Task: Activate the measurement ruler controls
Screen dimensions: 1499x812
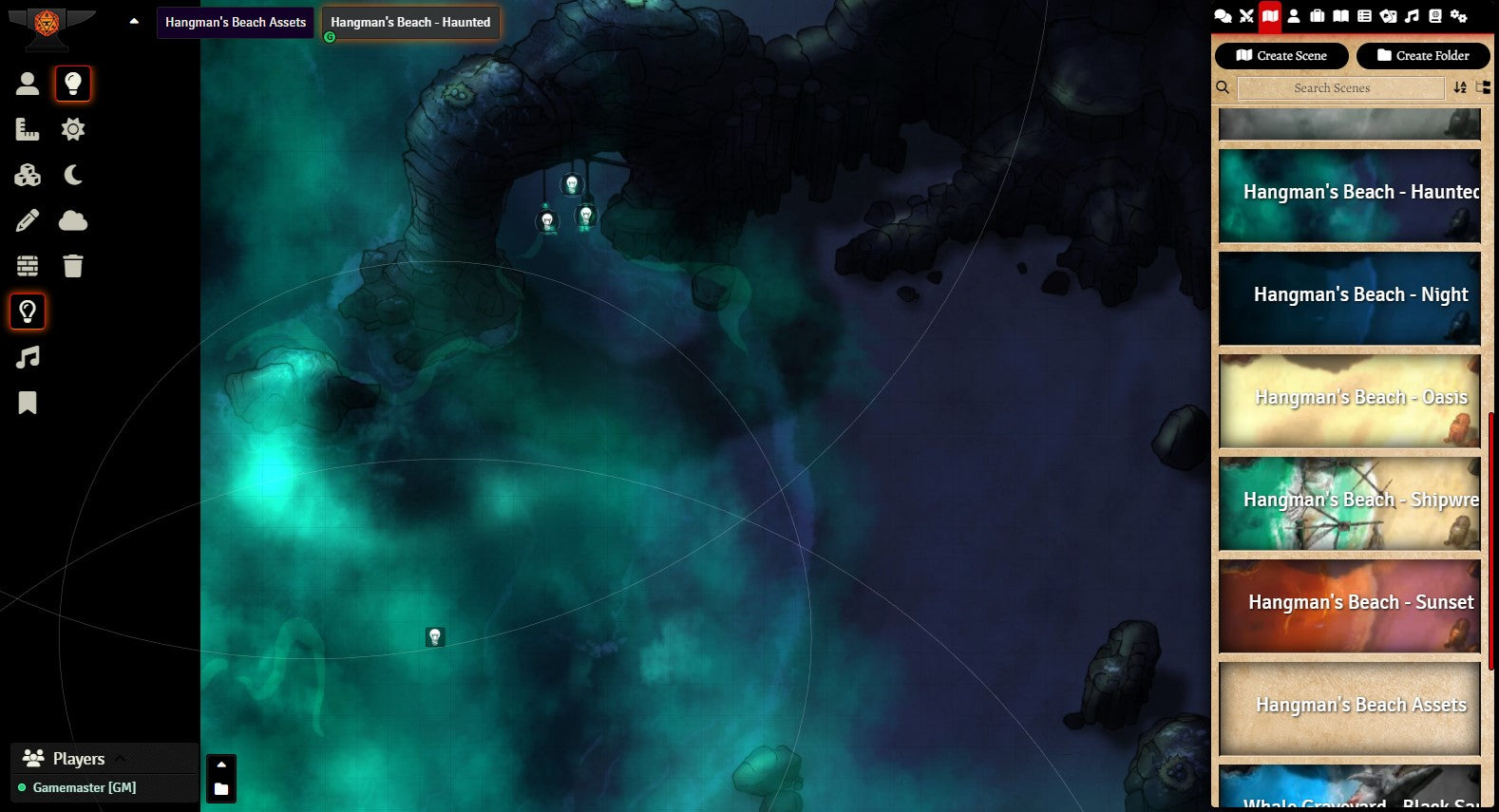Action: [x=28, y=129]
